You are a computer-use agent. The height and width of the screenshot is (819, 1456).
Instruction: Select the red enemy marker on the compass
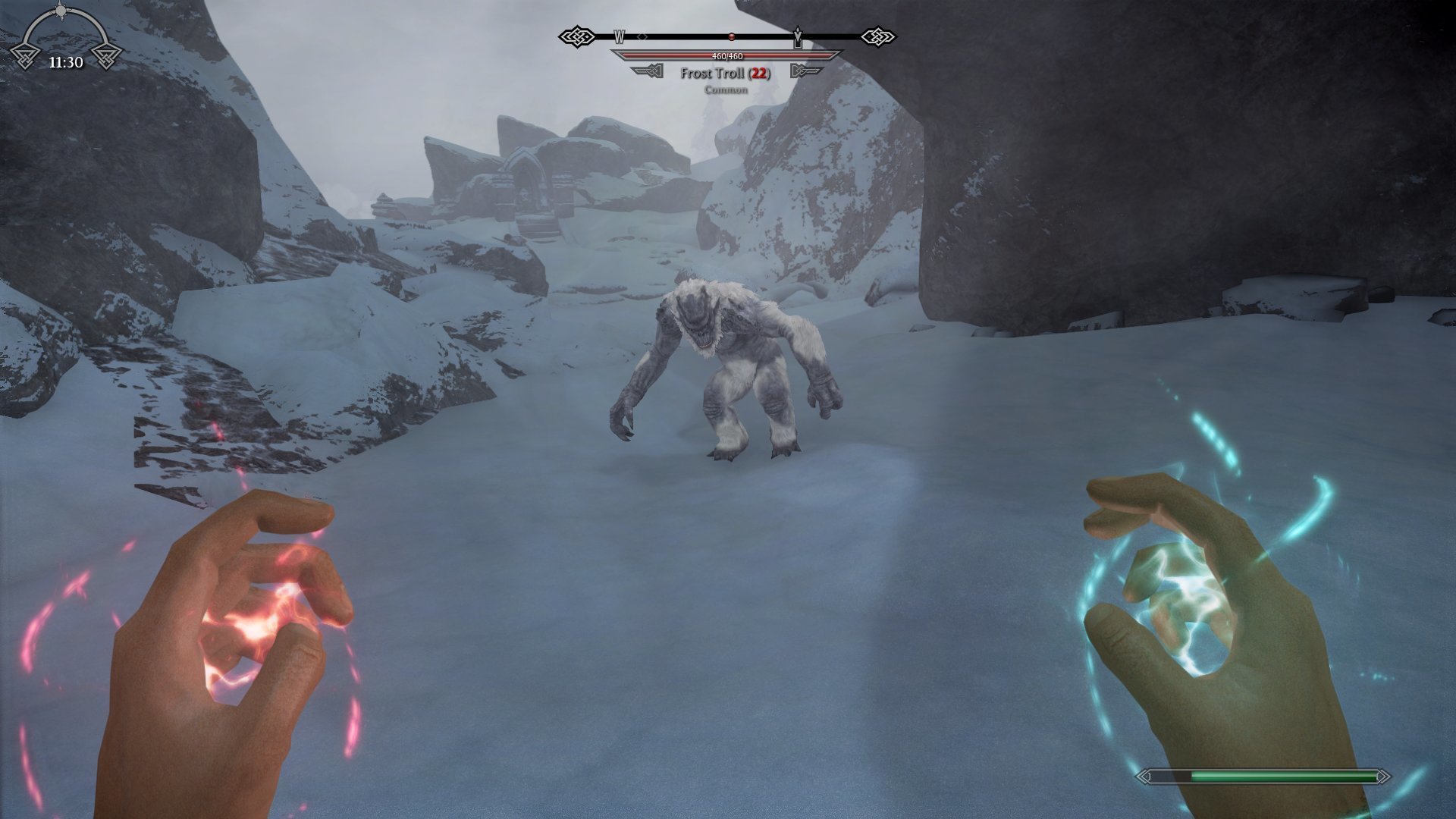pyautogui.click(x=731, y=36)
